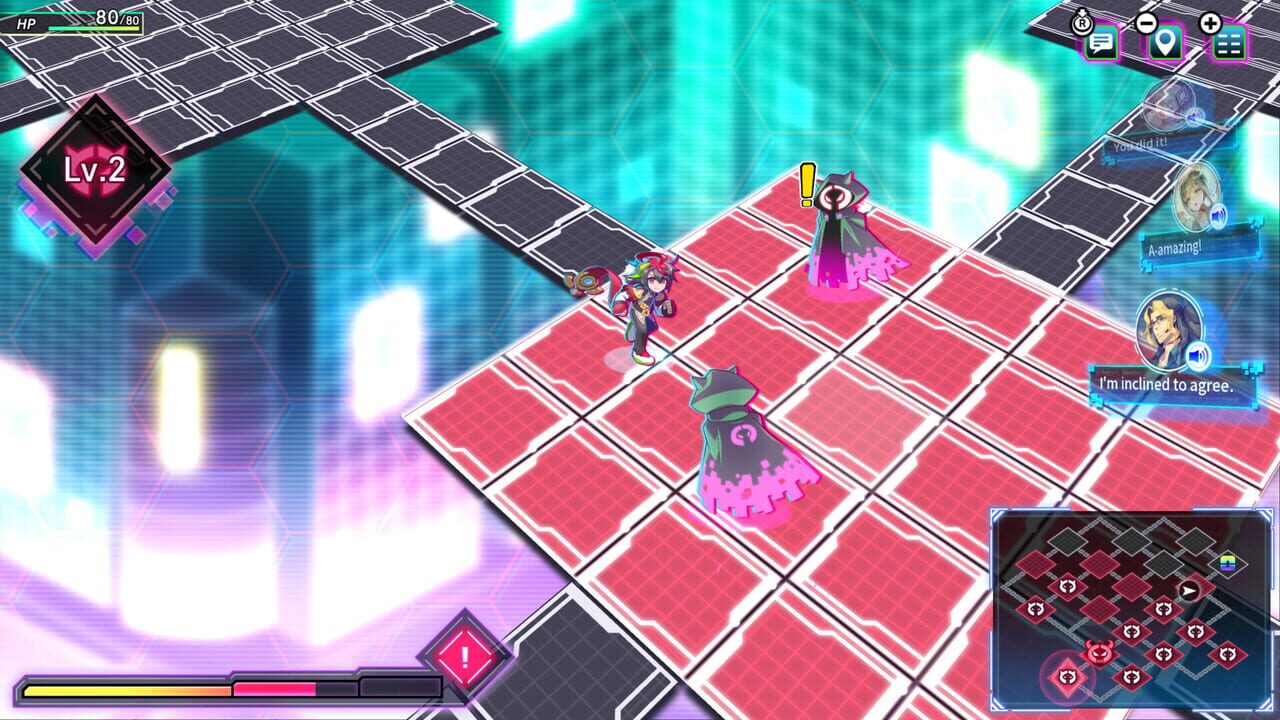Select the map pin location icon
1280x720 pixels.
(x=1163, y=43)
